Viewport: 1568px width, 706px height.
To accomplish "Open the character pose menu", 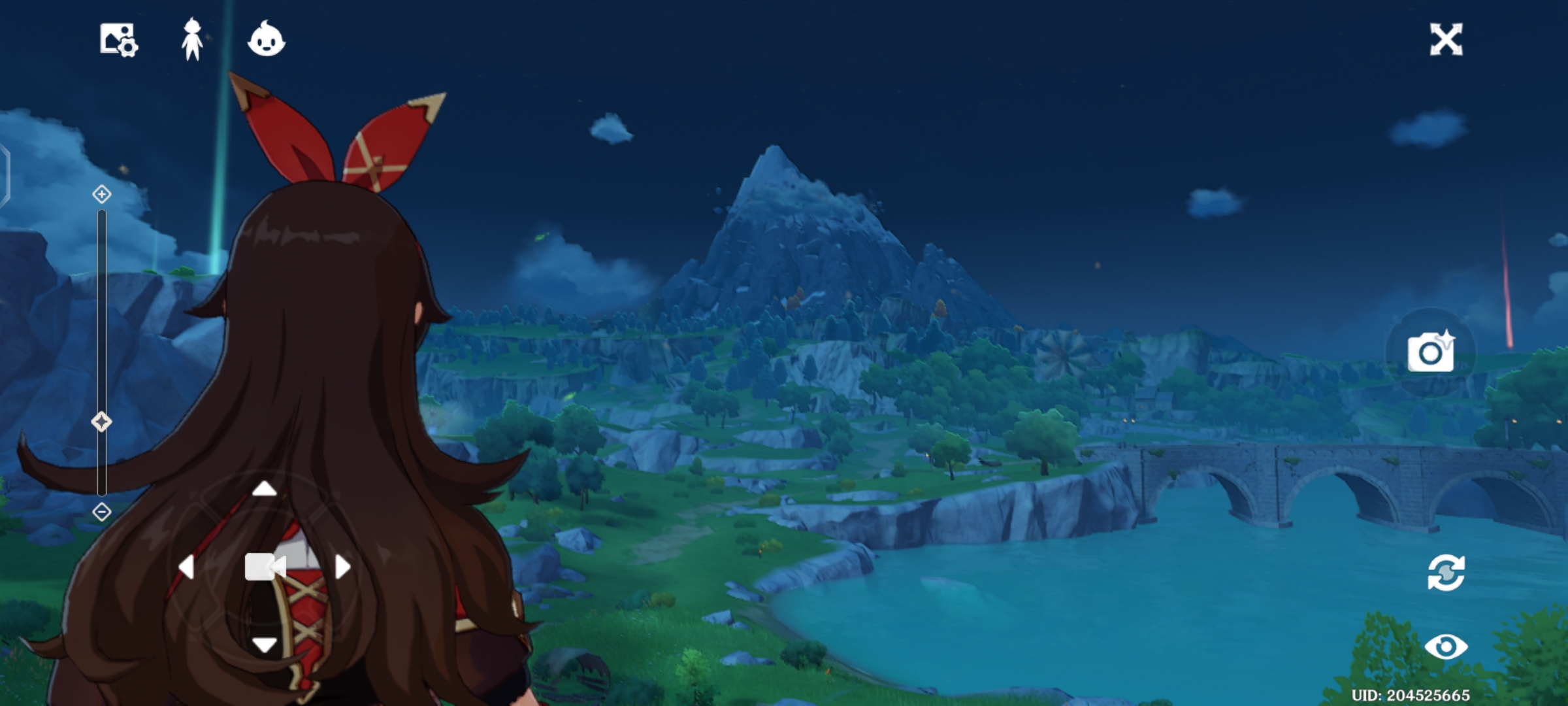I will [x=192, y=40].
